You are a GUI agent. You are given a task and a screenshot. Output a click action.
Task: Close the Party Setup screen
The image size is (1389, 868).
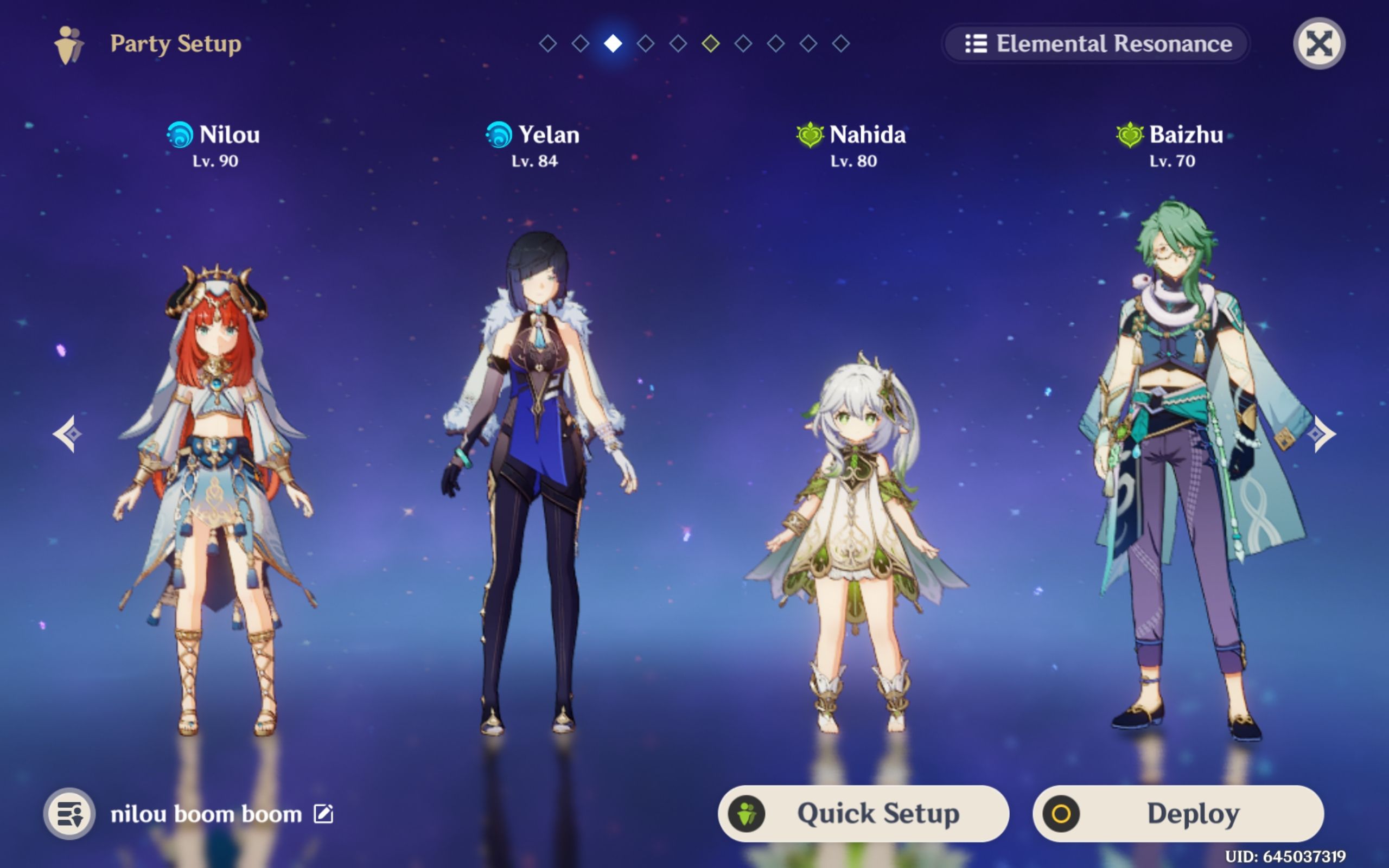tap(1318, 43)
